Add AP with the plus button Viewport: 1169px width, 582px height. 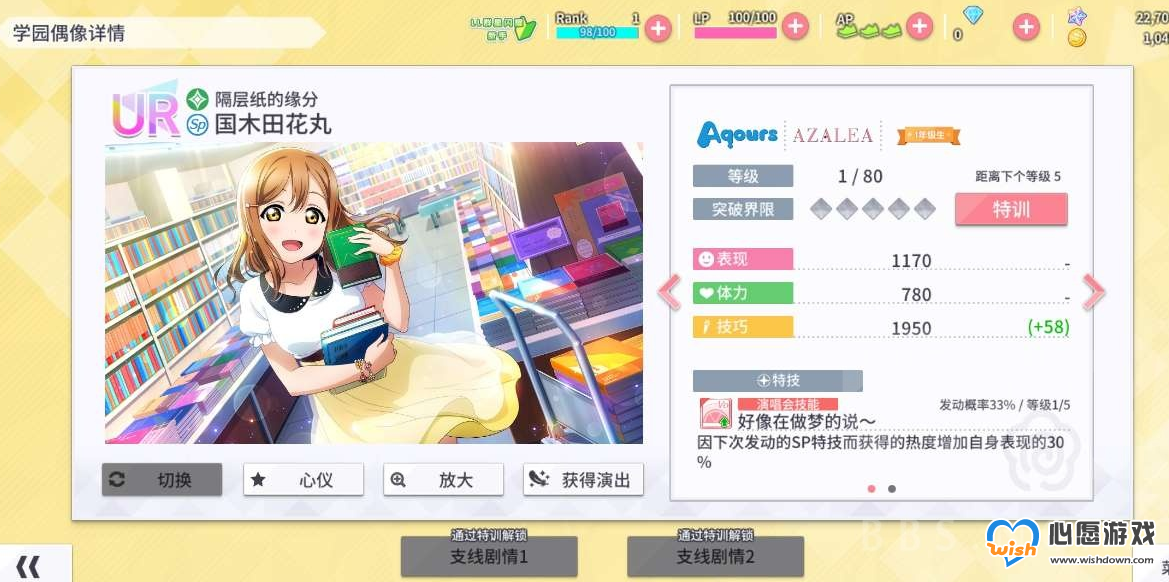[919, 27]
